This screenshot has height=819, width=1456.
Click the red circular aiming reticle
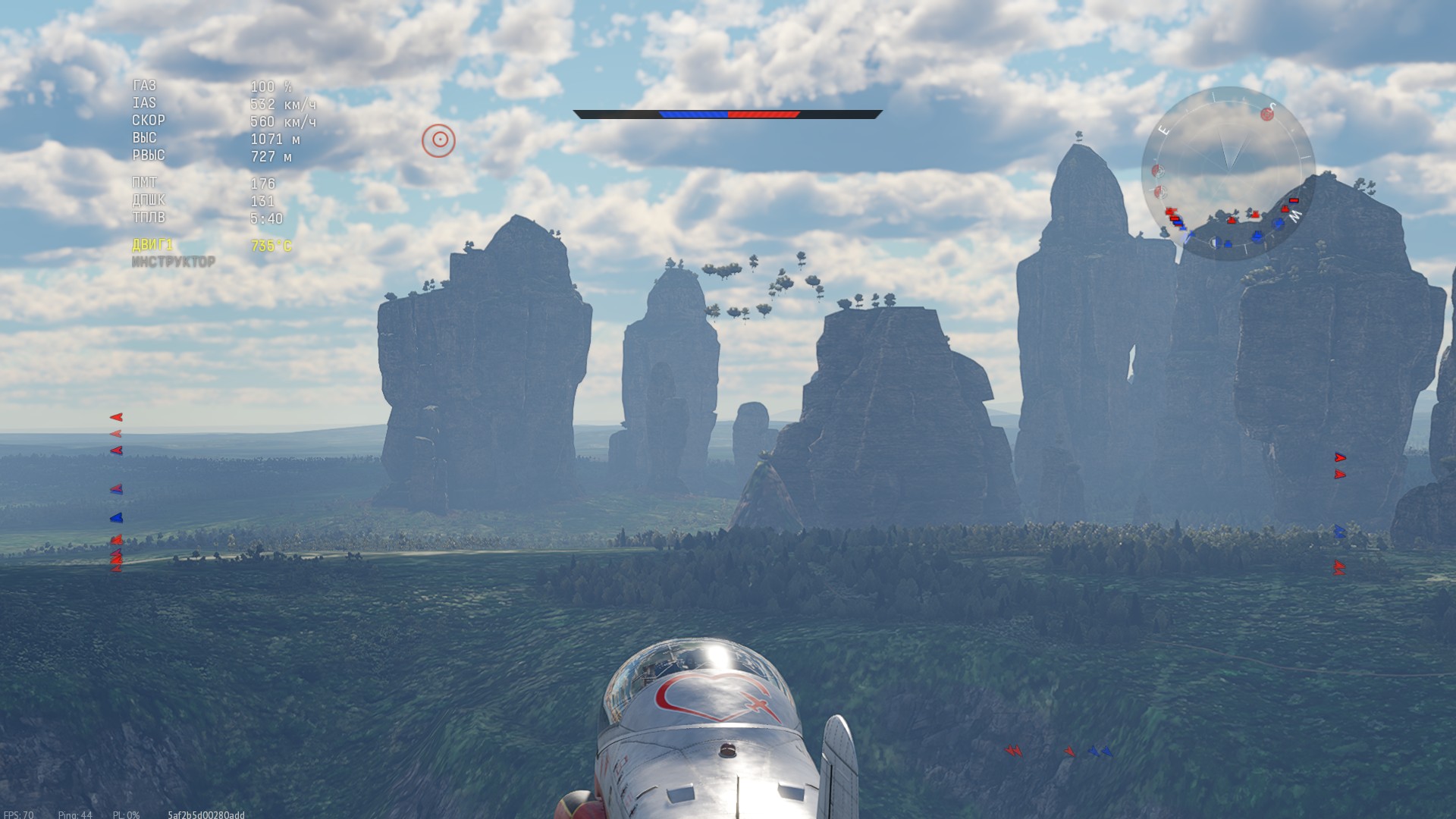[438, 140]
